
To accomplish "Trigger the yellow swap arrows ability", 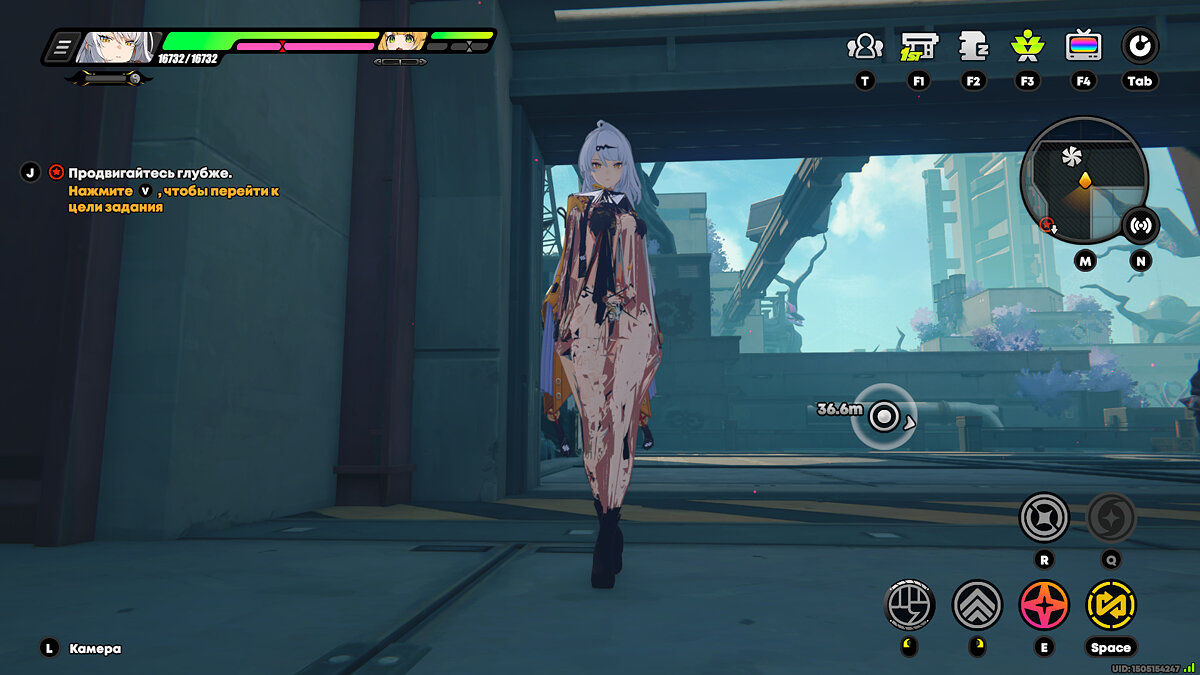I will (x=1111, y=605).
